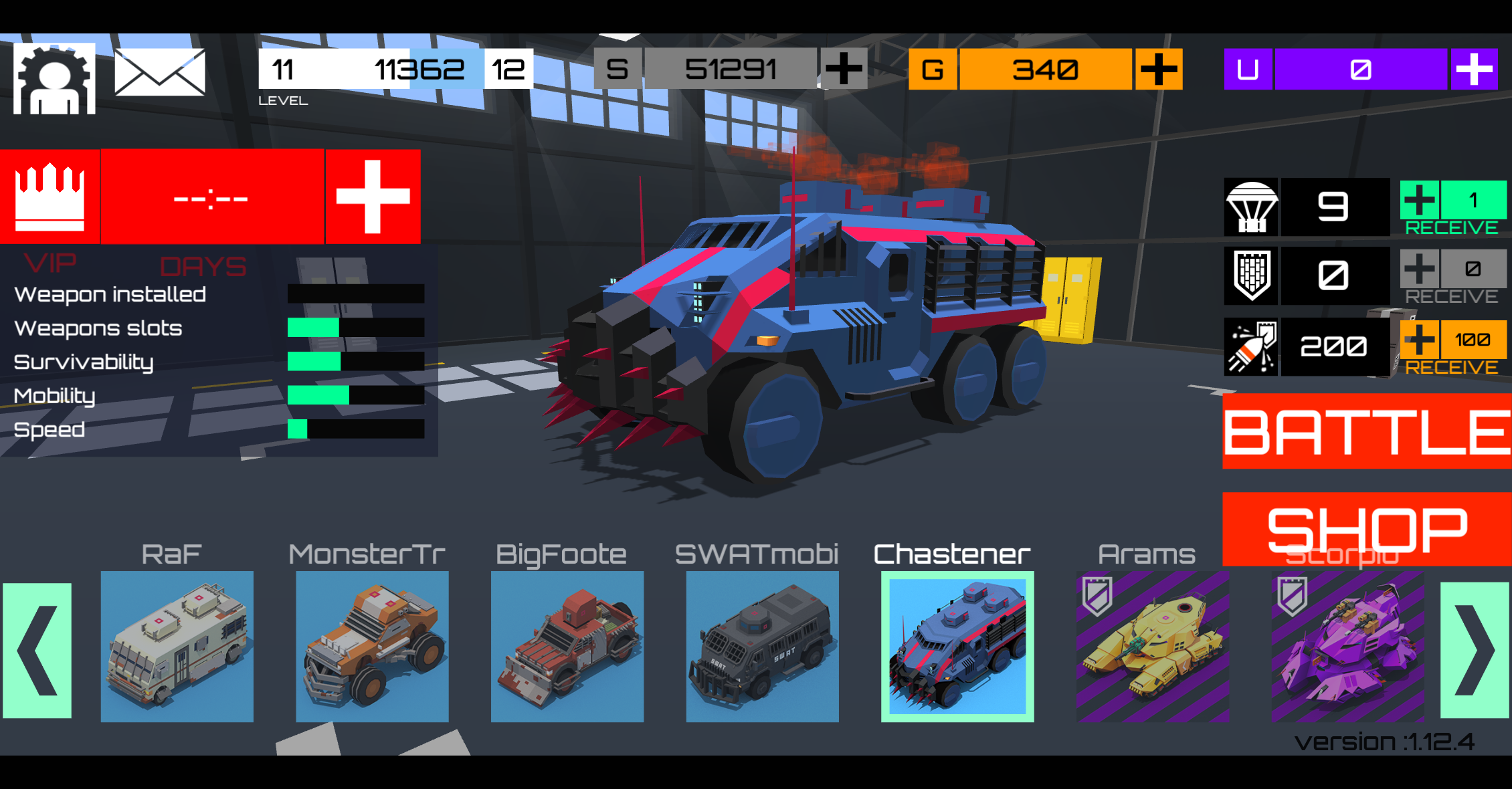1512x789 pixels.
Task: Click the armor shield supply icon
Action: coord(1250,275)
